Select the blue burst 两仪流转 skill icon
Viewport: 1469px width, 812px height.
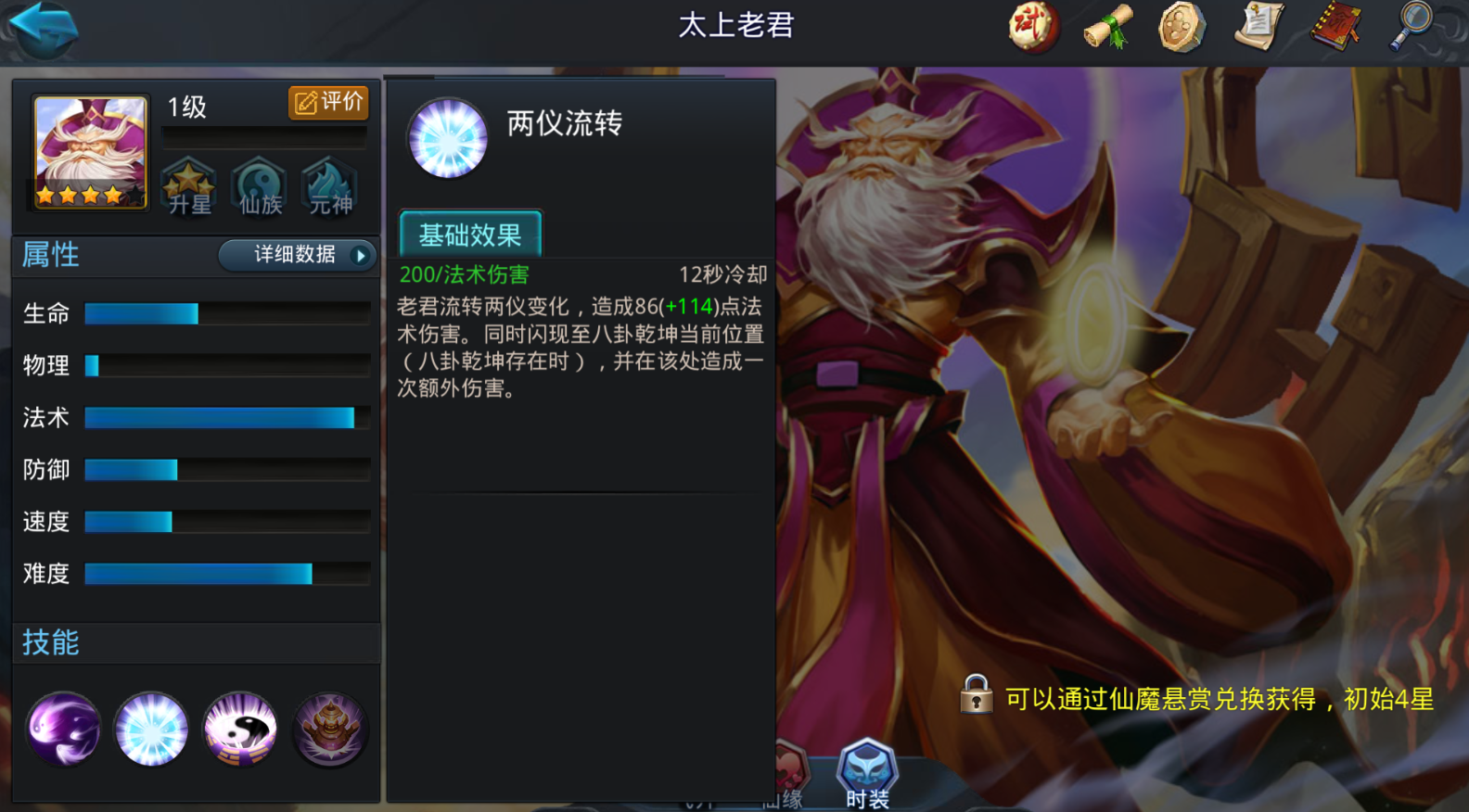pyautogui.click(x=151, y=730)
